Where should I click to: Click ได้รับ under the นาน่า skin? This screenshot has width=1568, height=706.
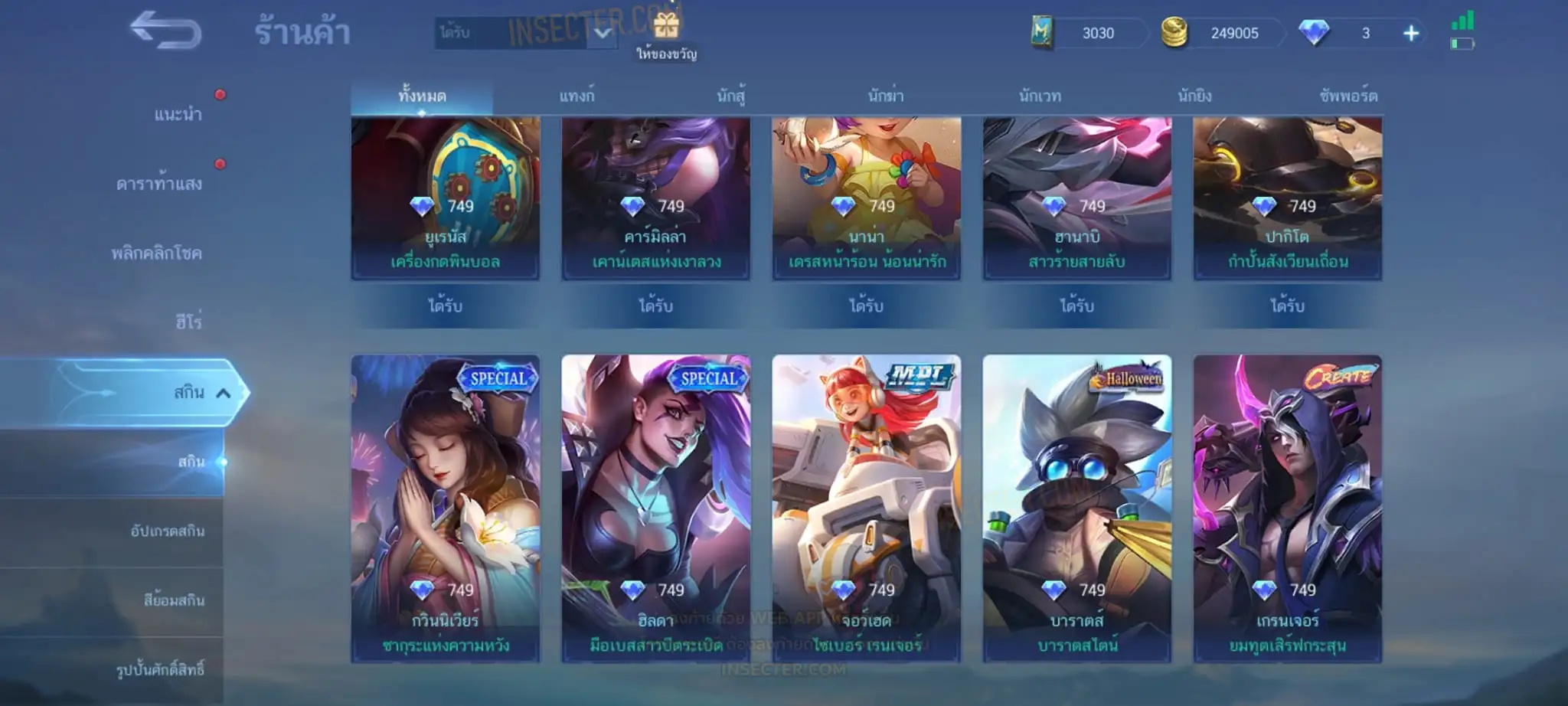tap(866, 306)
